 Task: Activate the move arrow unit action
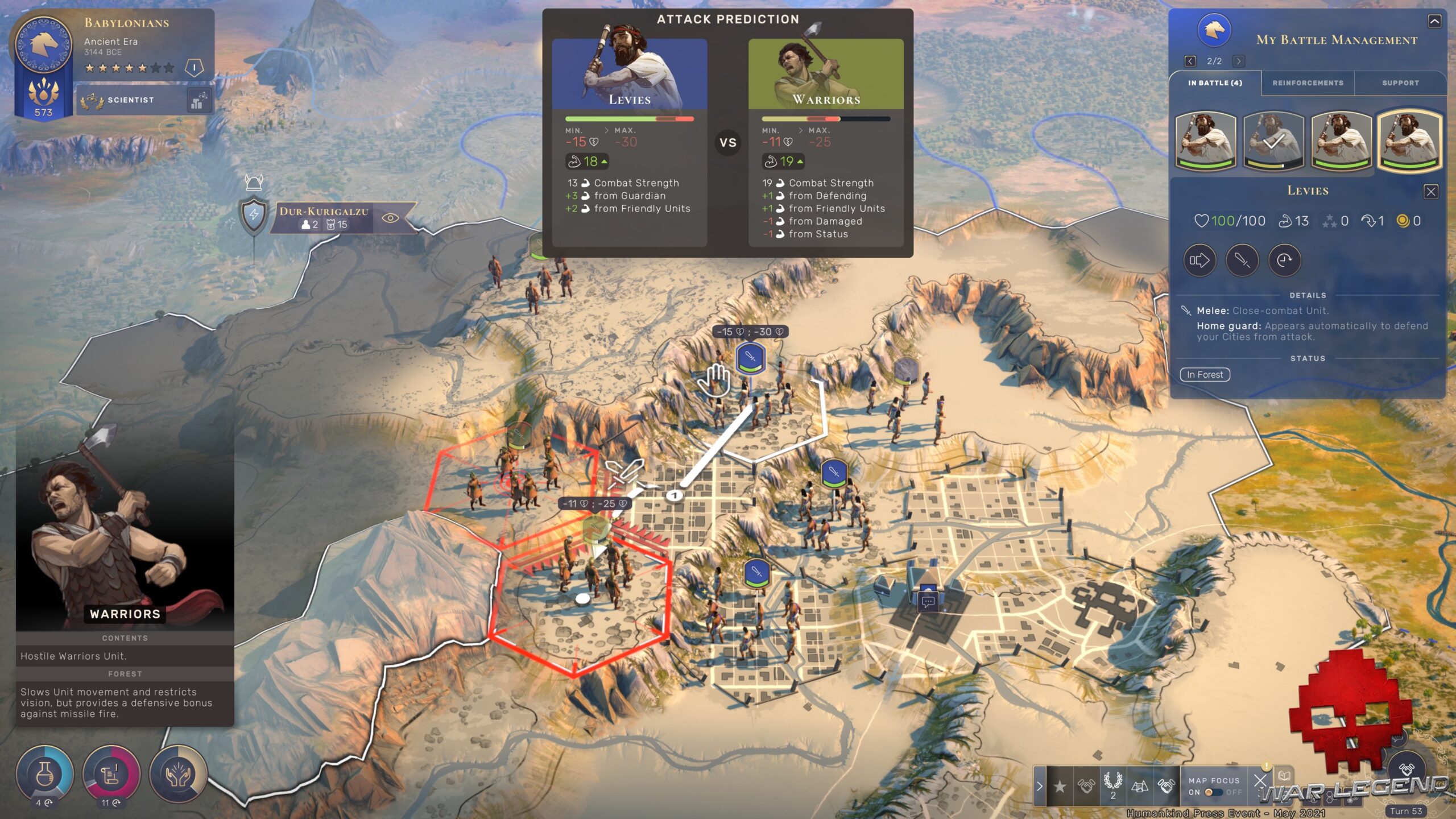tap(1199, 260)
